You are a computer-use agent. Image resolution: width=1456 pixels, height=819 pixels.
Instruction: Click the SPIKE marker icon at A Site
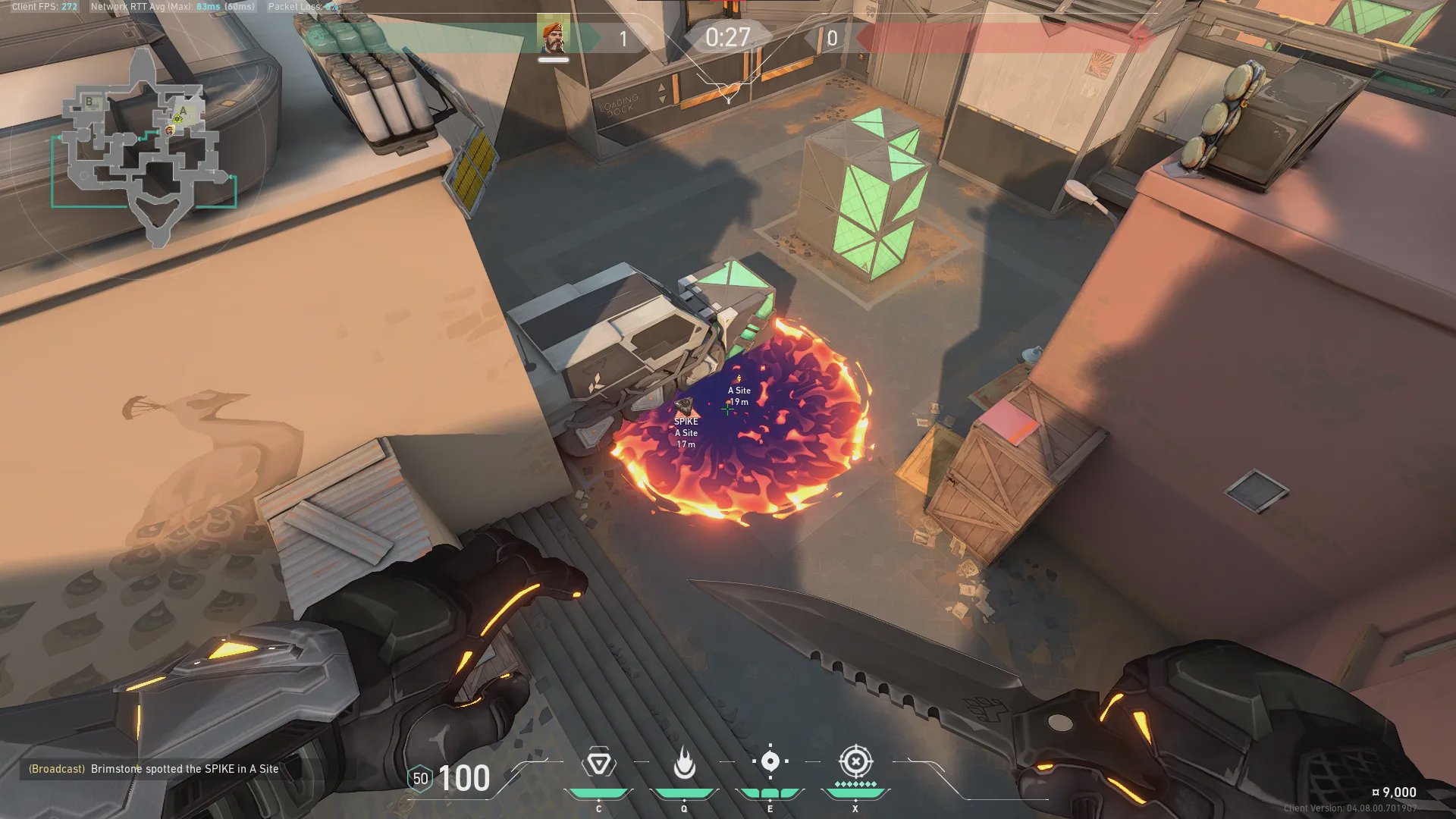pyautogui.click(x=684, y=404)
